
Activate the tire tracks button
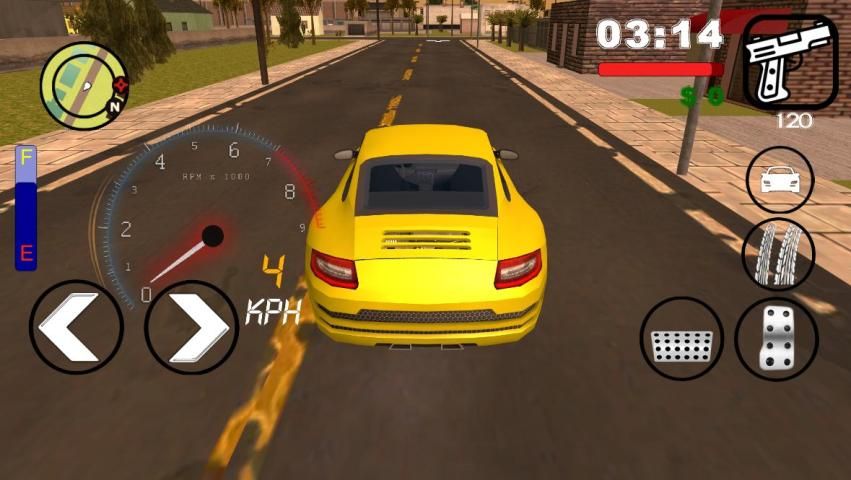[x=778, y=254]
